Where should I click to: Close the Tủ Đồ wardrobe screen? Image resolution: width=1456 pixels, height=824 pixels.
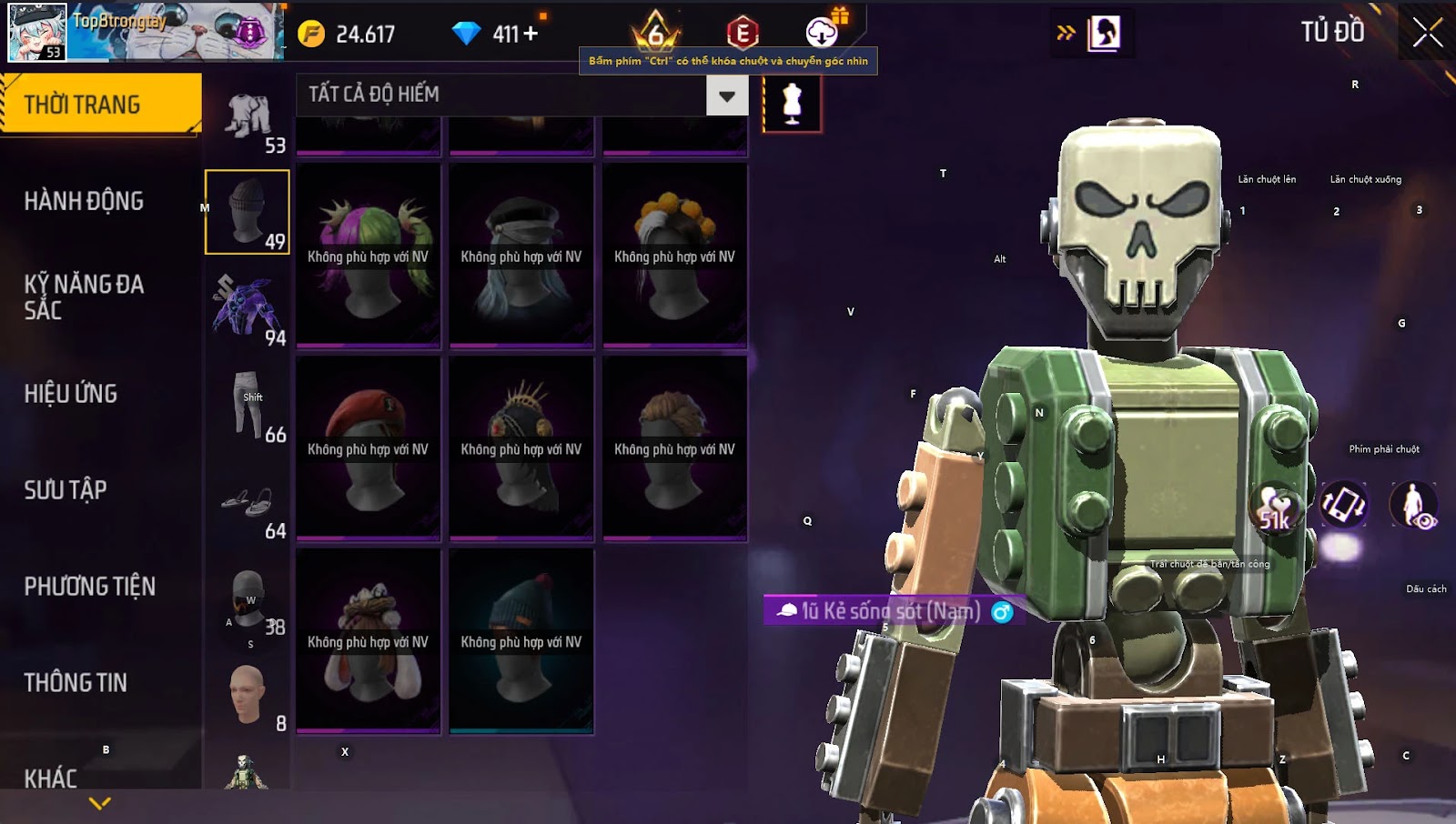[x=1427, y=33]
